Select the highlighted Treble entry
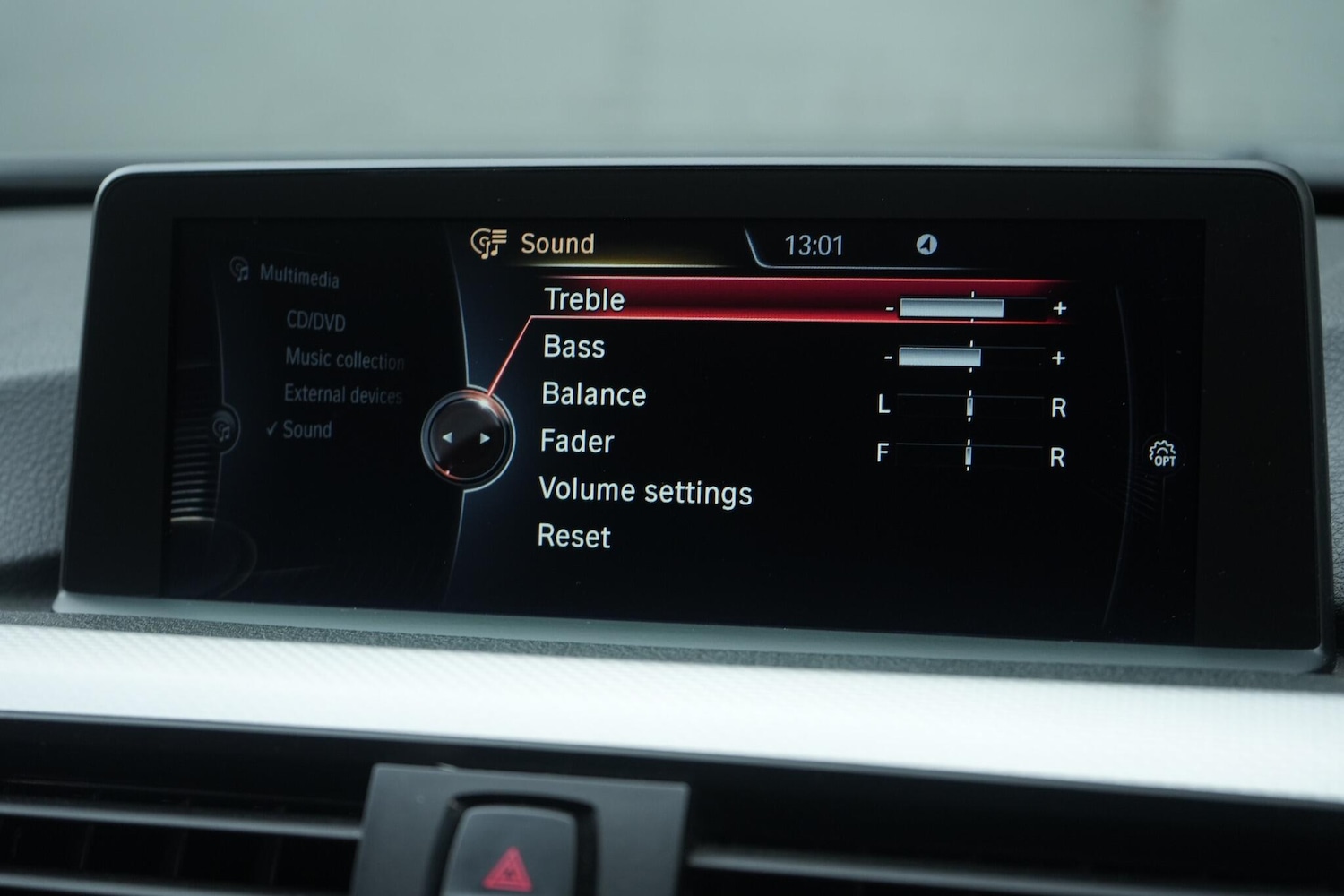 [583, 299]
